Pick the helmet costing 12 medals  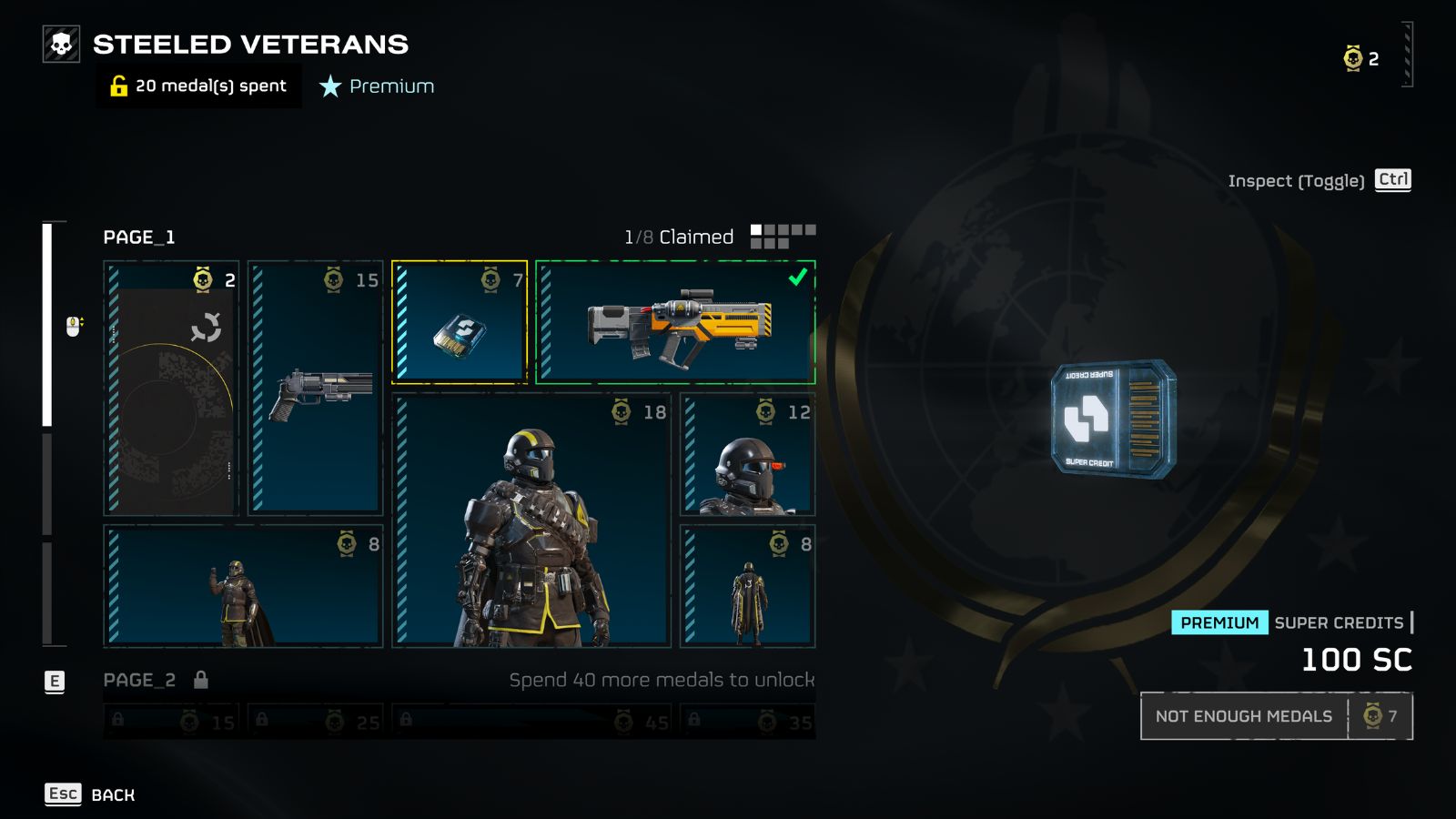click(748, 455)
